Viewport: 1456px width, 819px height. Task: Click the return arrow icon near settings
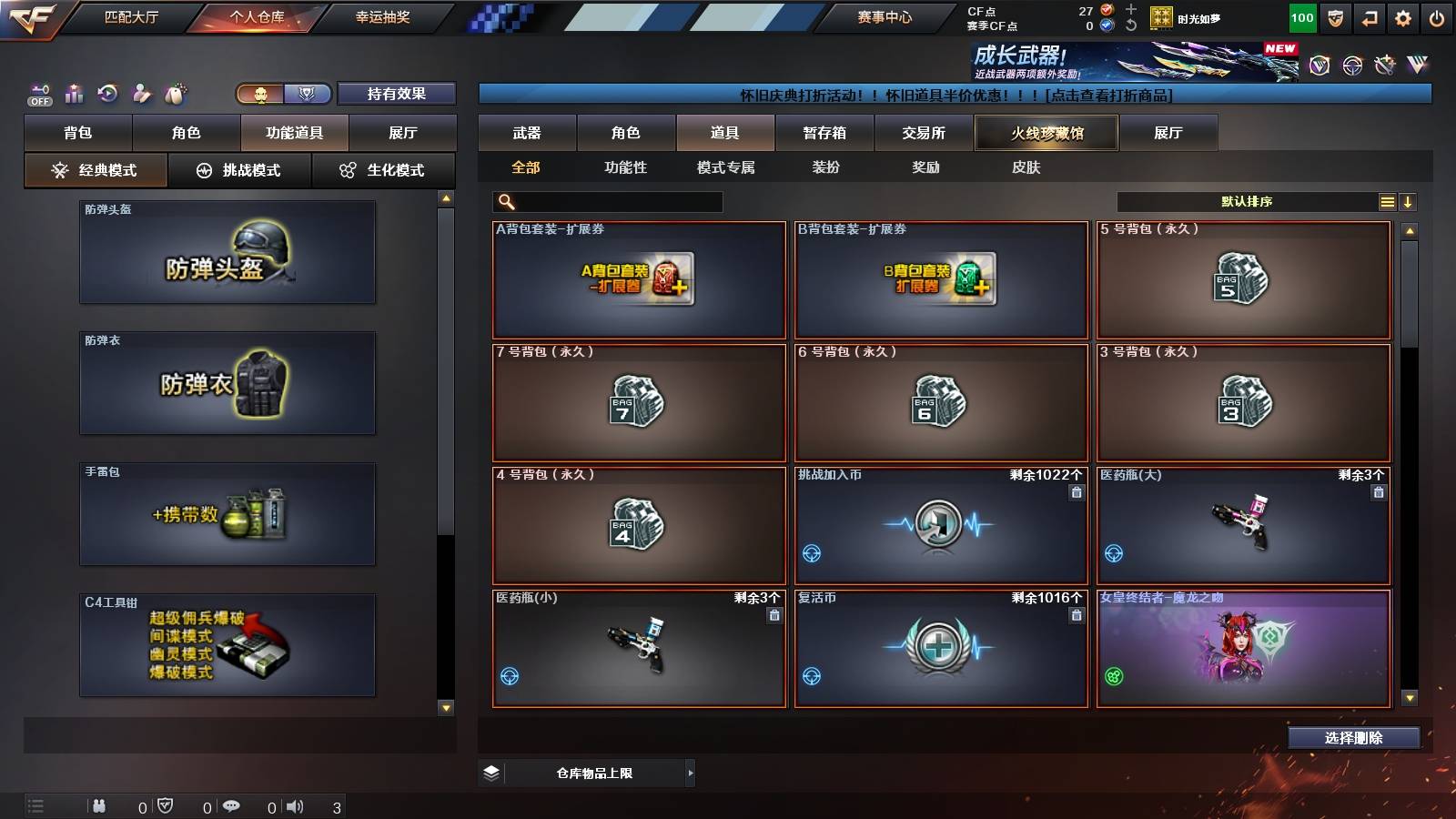(1369, 16)
